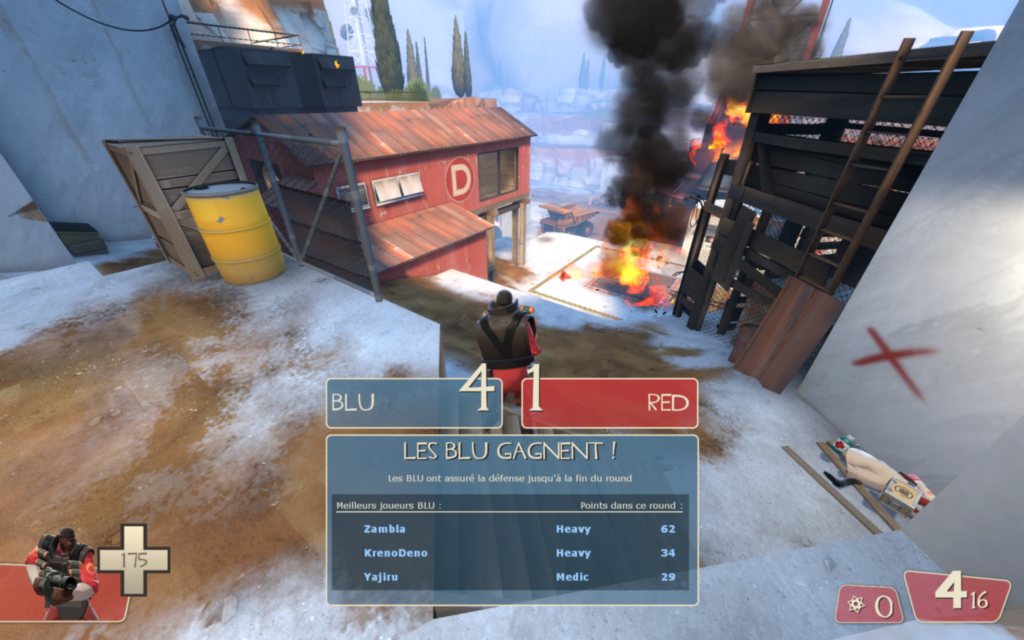The height and width of the screenshot is (640, 1024).
Task: Click the Demoman class portrait
Action: coord(62,572)
